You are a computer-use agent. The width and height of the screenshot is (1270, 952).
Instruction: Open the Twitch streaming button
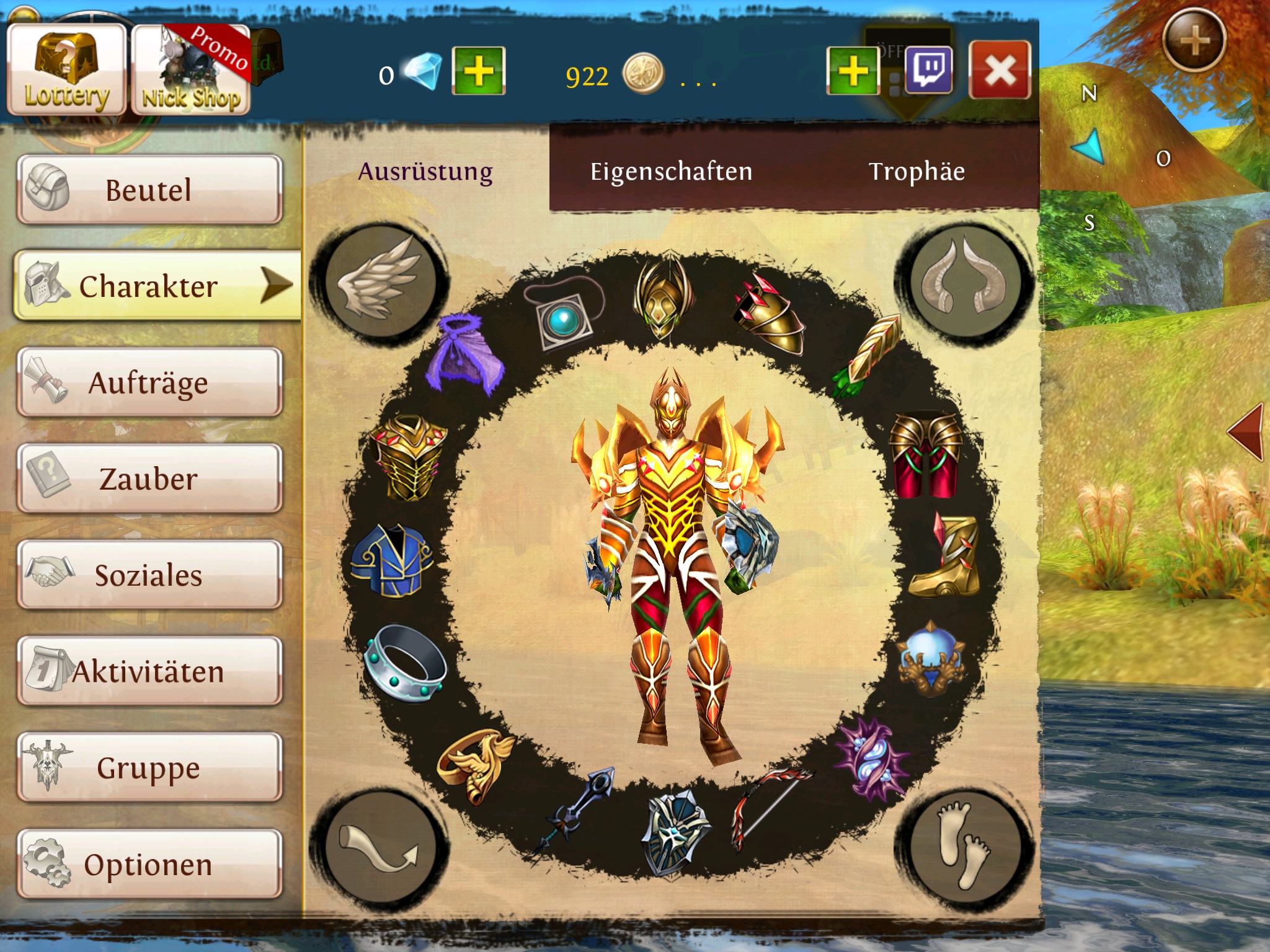tap(928, 70)
